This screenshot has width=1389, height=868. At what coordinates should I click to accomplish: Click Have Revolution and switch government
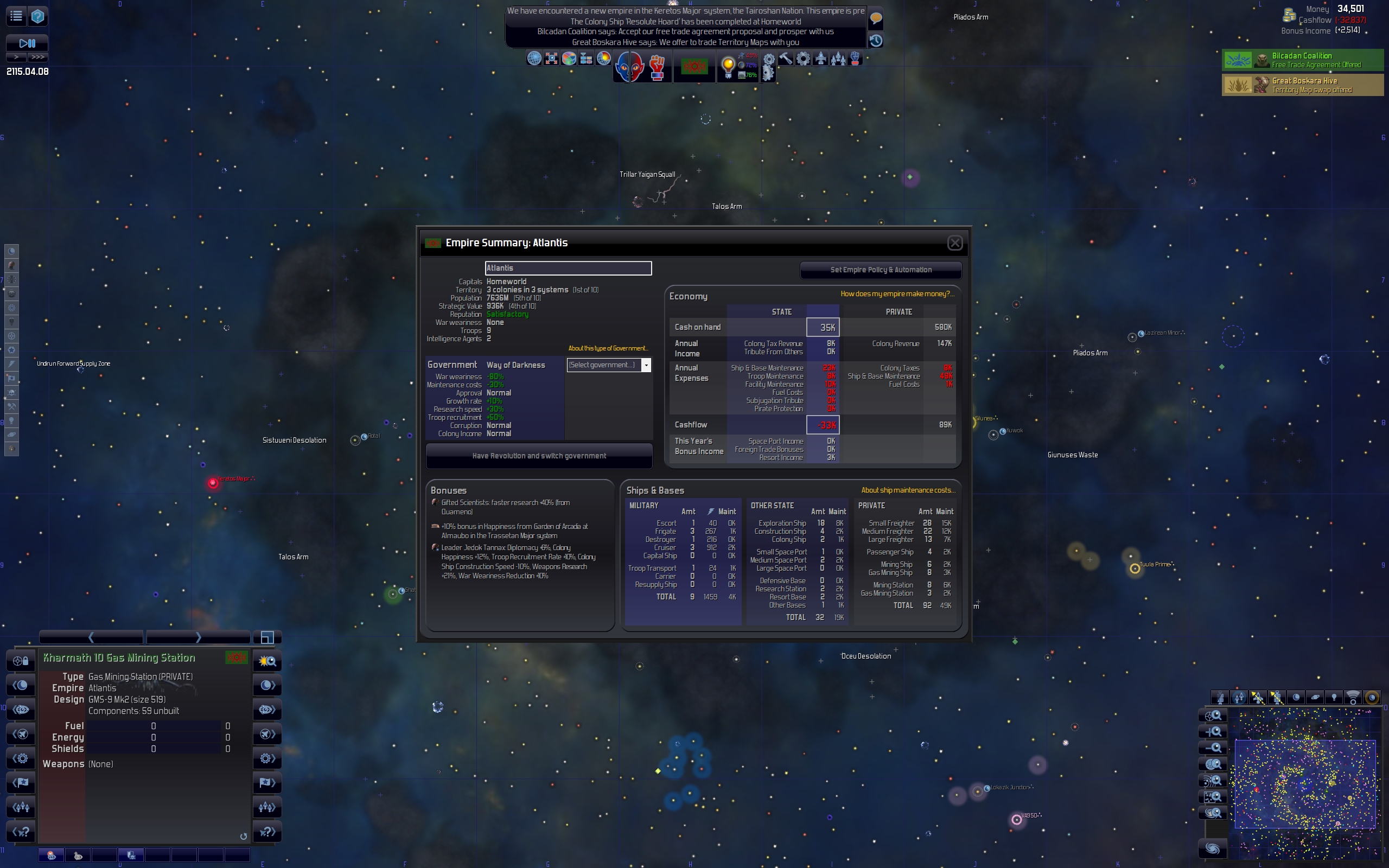point(538,456)
